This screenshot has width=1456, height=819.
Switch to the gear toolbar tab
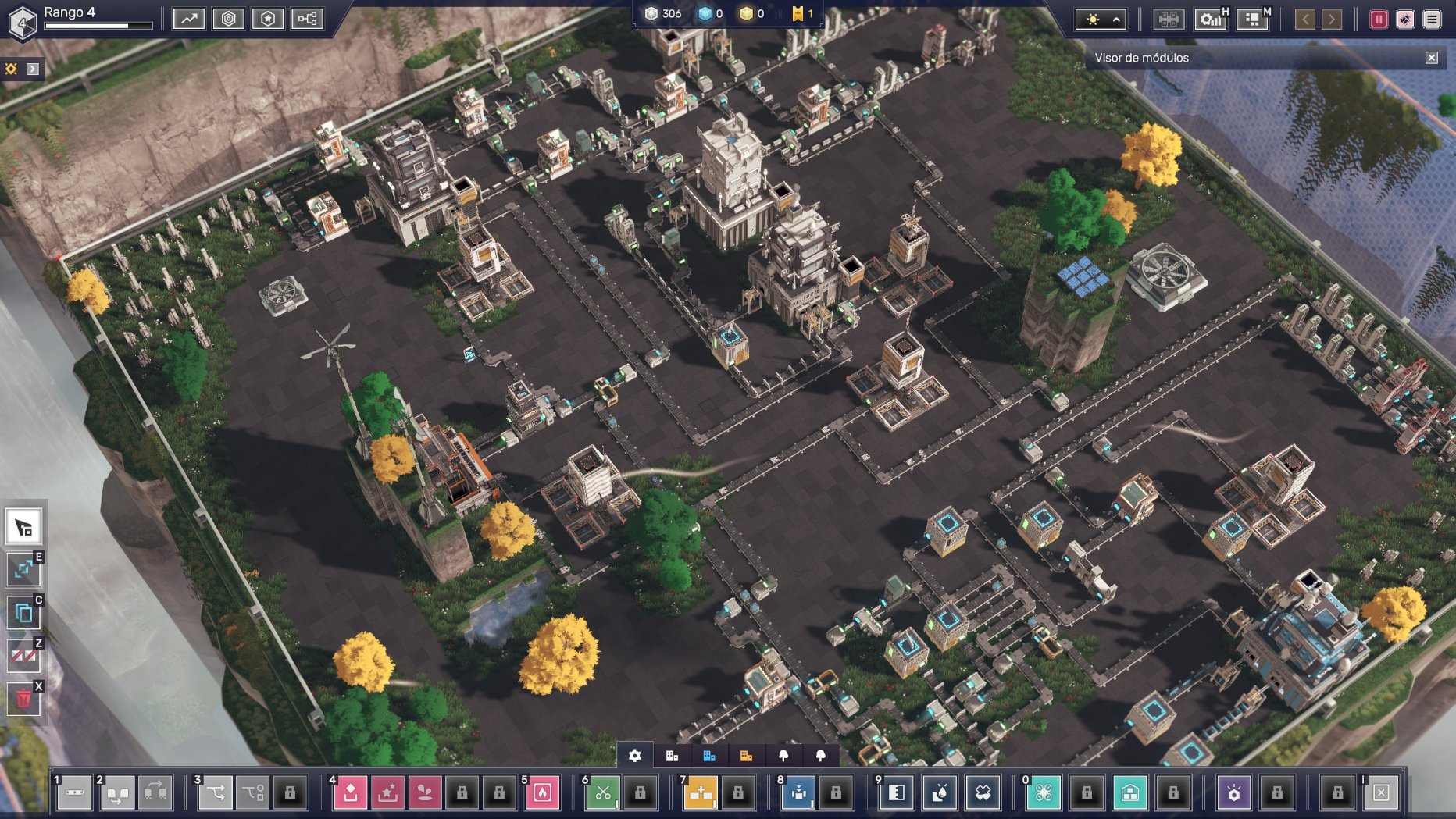(635, 756)
